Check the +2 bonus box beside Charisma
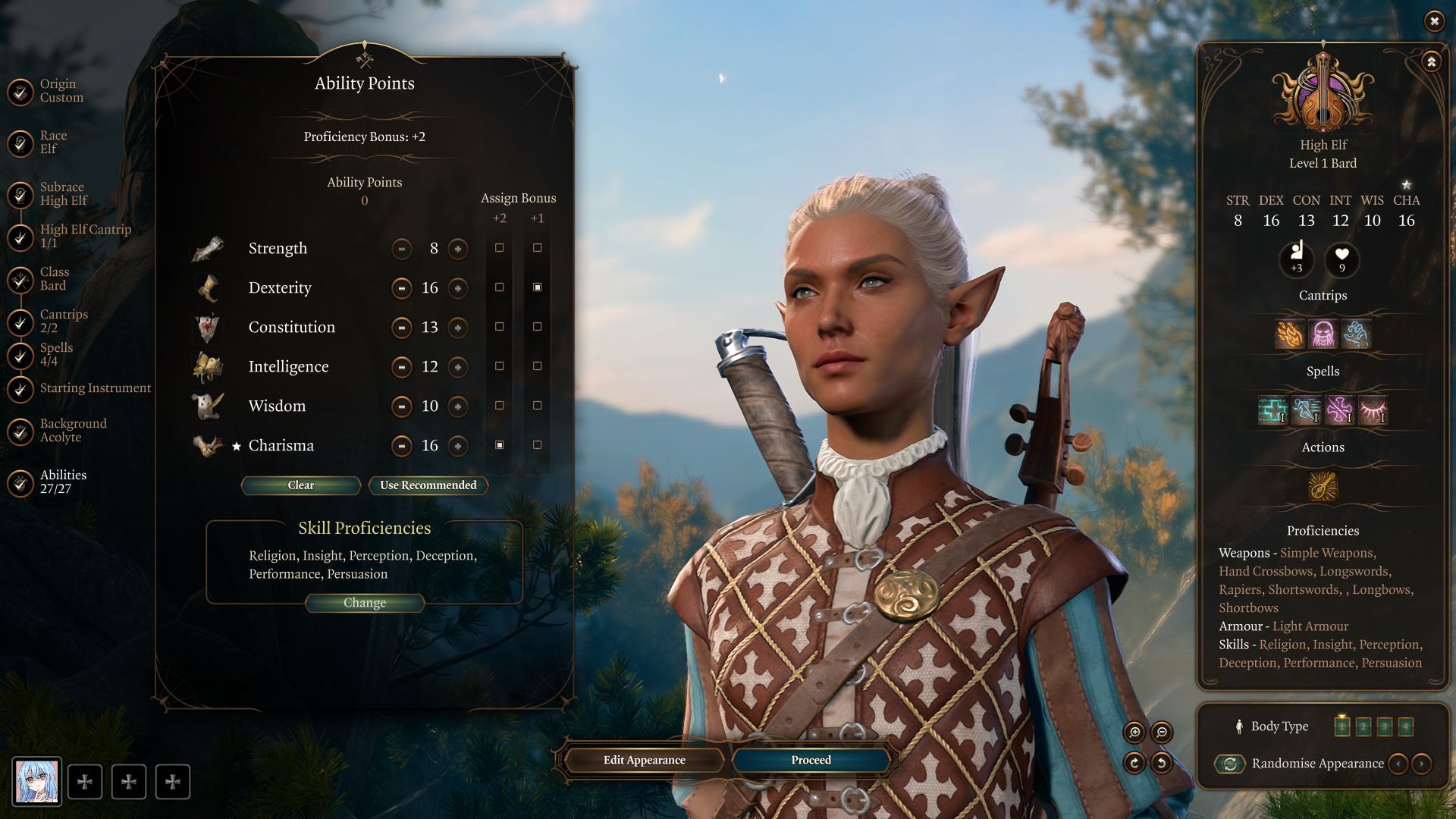 point(499,446)
